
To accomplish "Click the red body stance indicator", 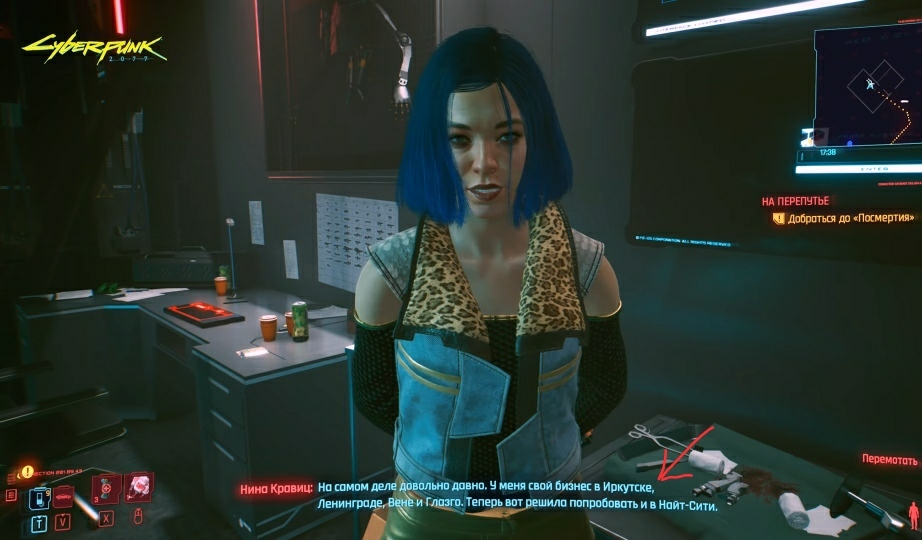I will (911, 515).
